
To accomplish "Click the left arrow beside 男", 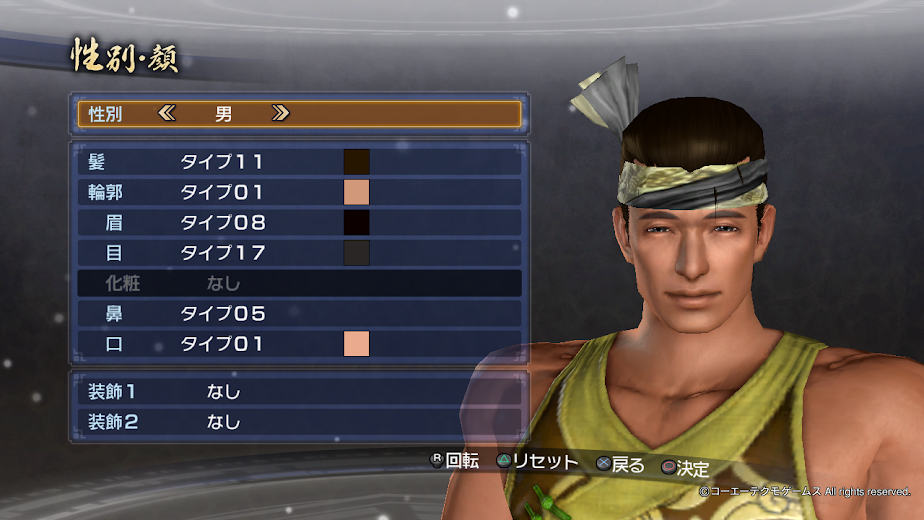I will tap(166, 113).
